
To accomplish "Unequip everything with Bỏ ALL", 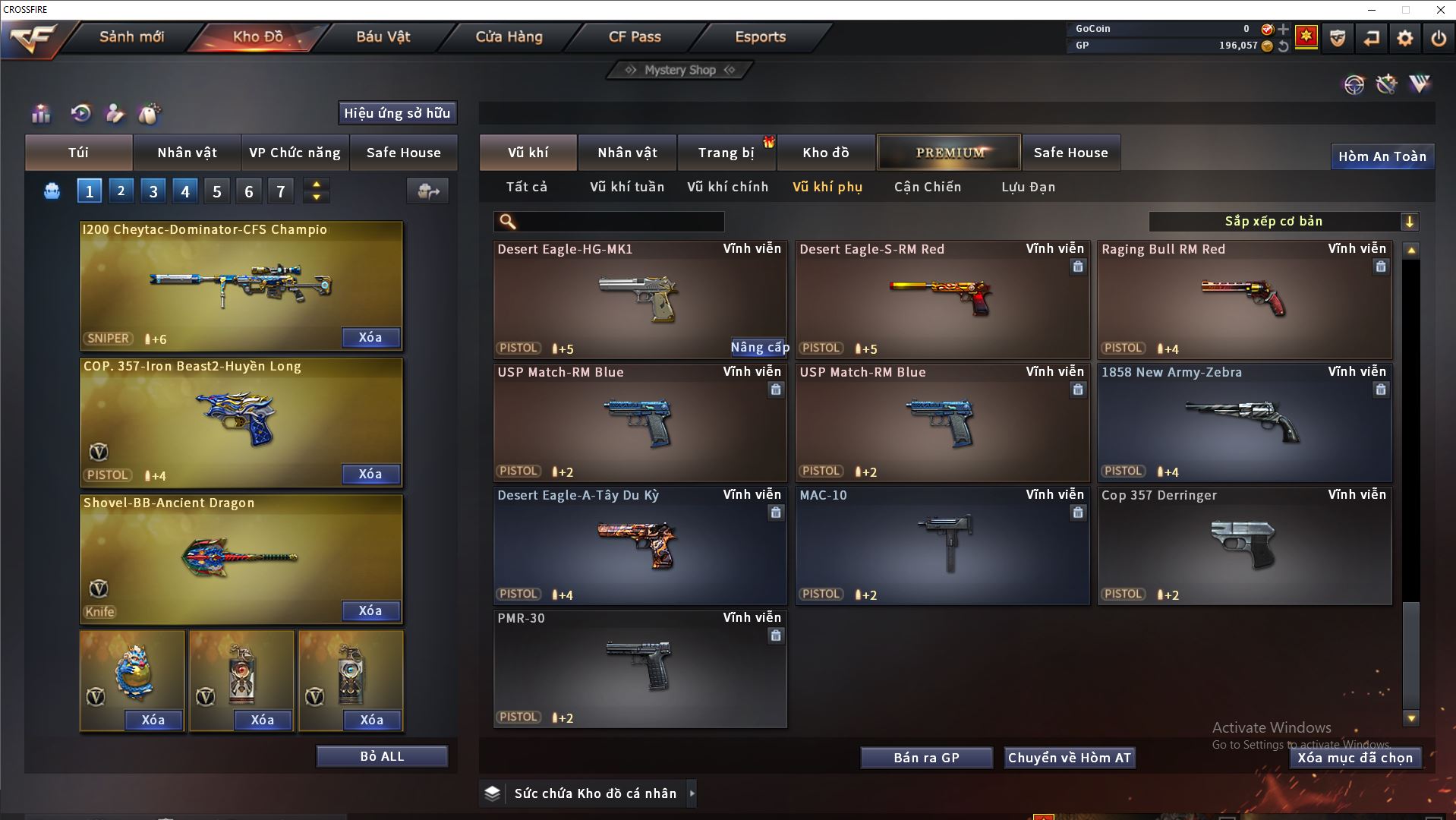I will (x=382, y=756).
